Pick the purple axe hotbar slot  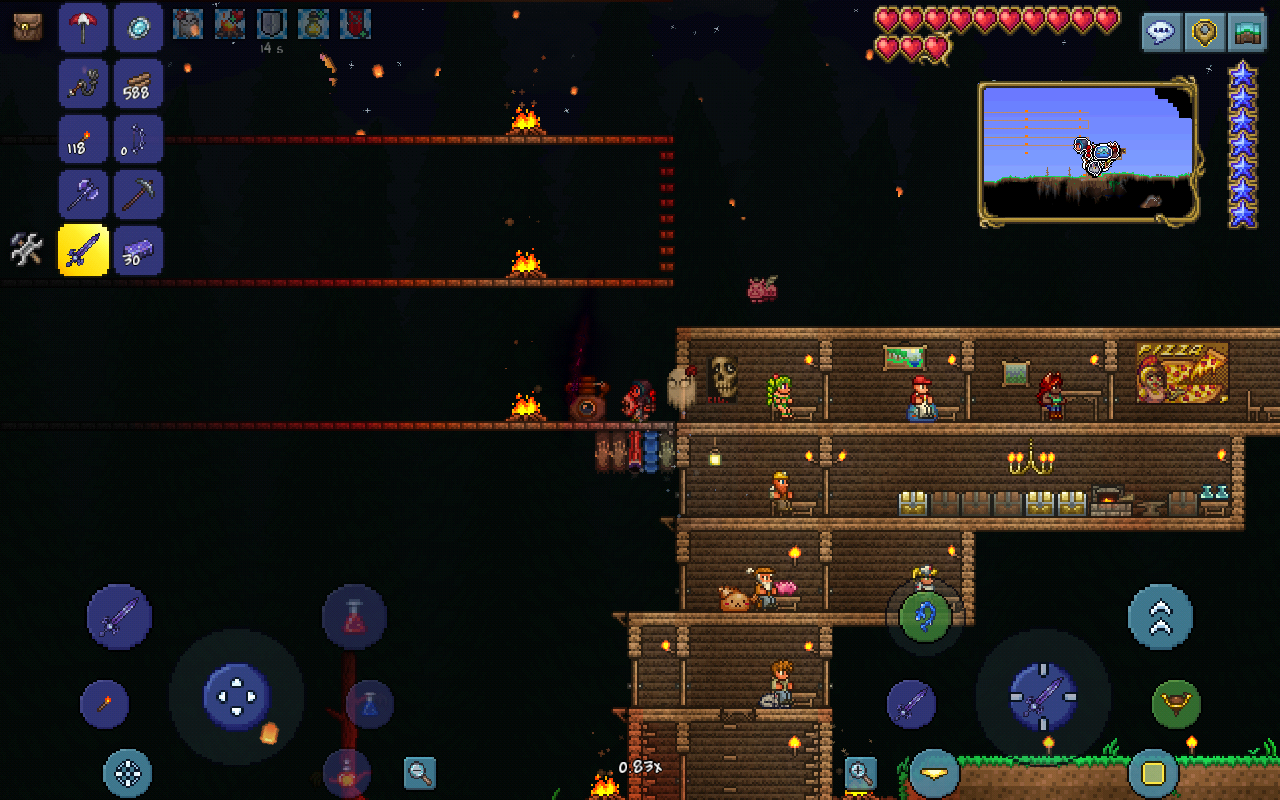[x=84, y=195]
